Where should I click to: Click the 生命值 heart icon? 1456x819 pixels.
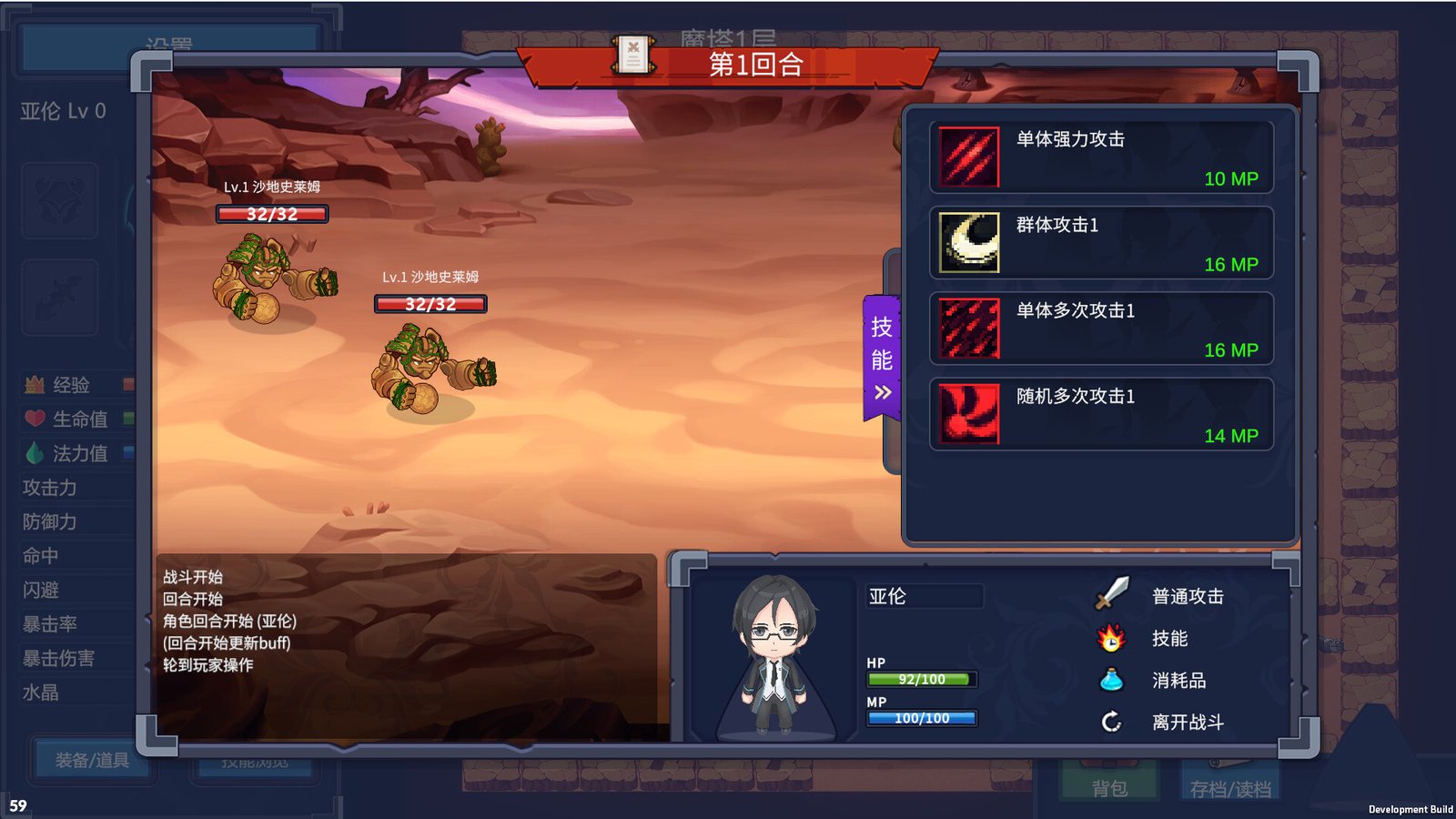33,419
